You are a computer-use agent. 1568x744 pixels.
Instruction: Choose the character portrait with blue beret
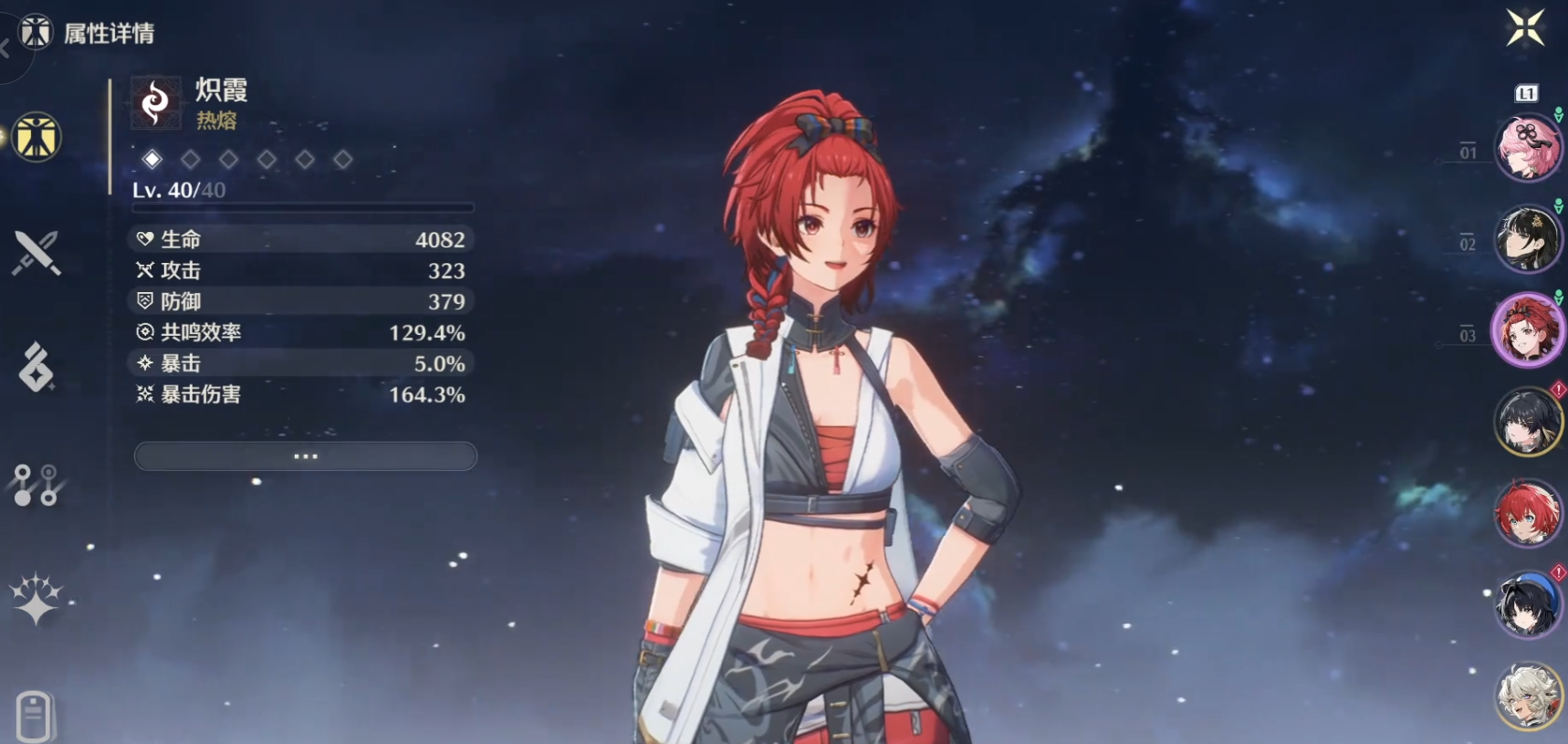[1527, 604]
